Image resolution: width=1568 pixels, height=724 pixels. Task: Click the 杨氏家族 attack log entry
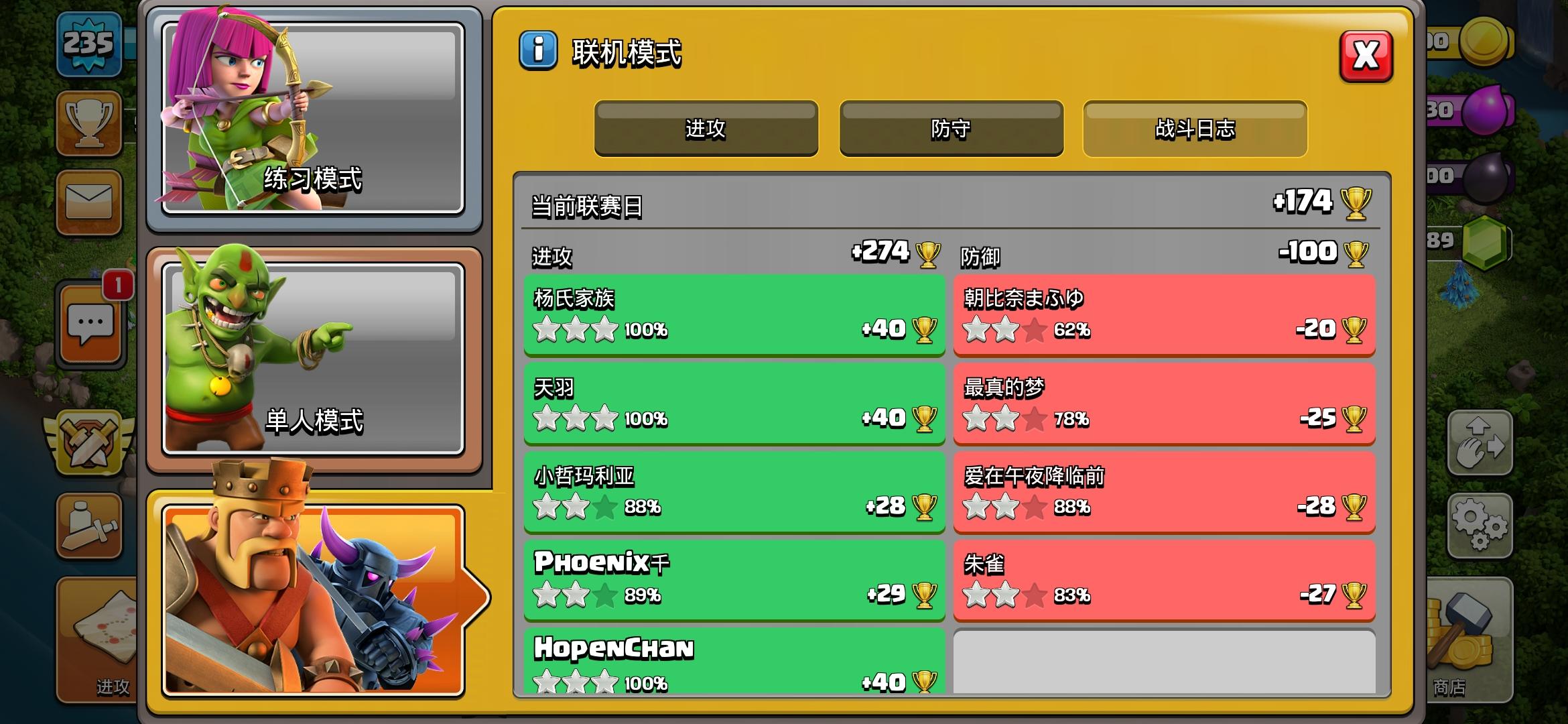pyautogui.click(x=734, y=315)
